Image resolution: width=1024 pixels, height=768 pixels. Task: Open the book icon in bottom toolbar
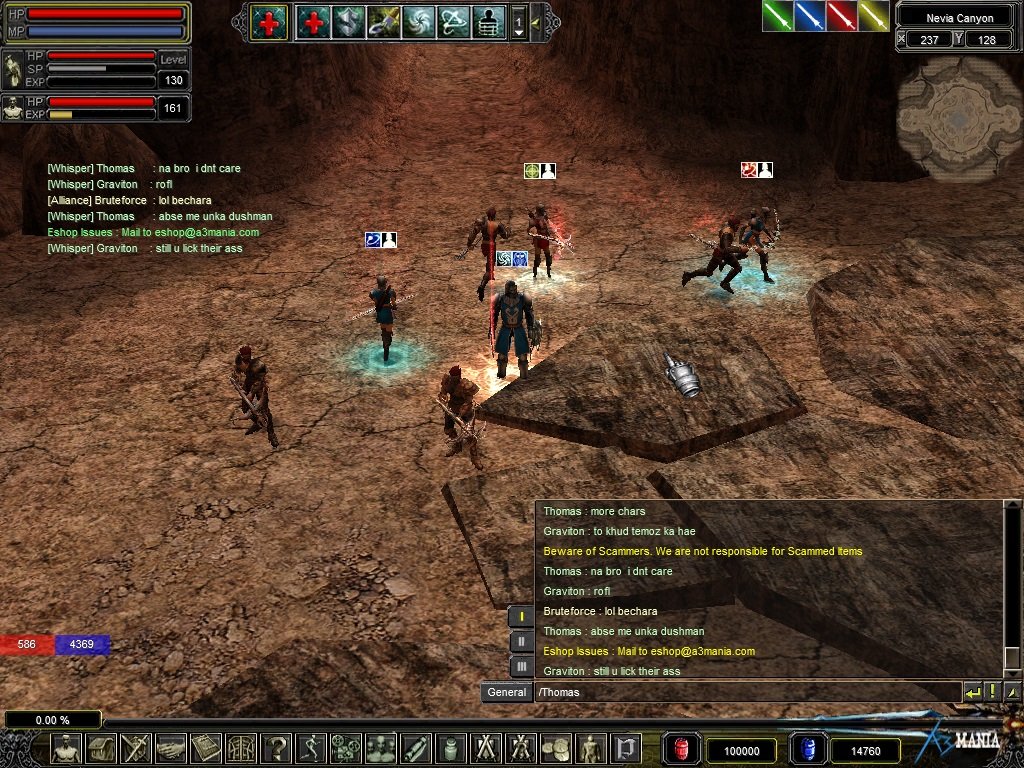pos(206,748)
